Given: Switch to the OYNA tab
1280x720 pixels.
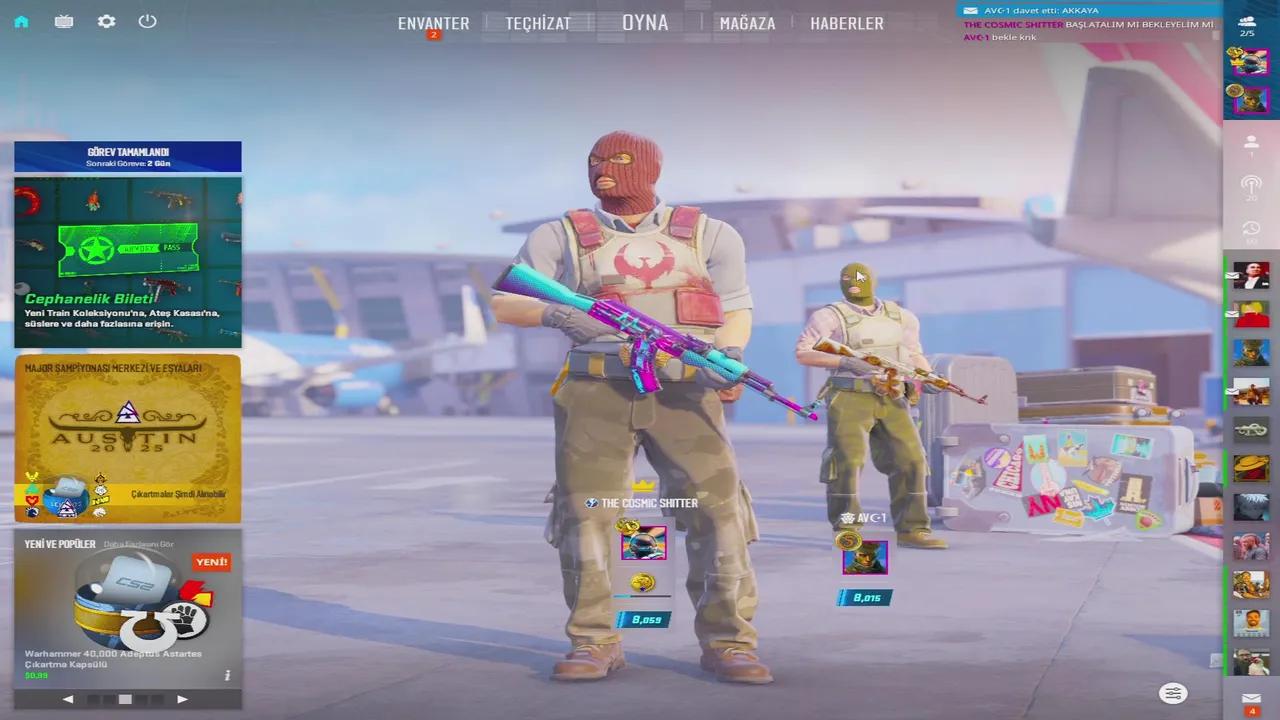Looking at the screenshot, I should [x=645, y=22].
